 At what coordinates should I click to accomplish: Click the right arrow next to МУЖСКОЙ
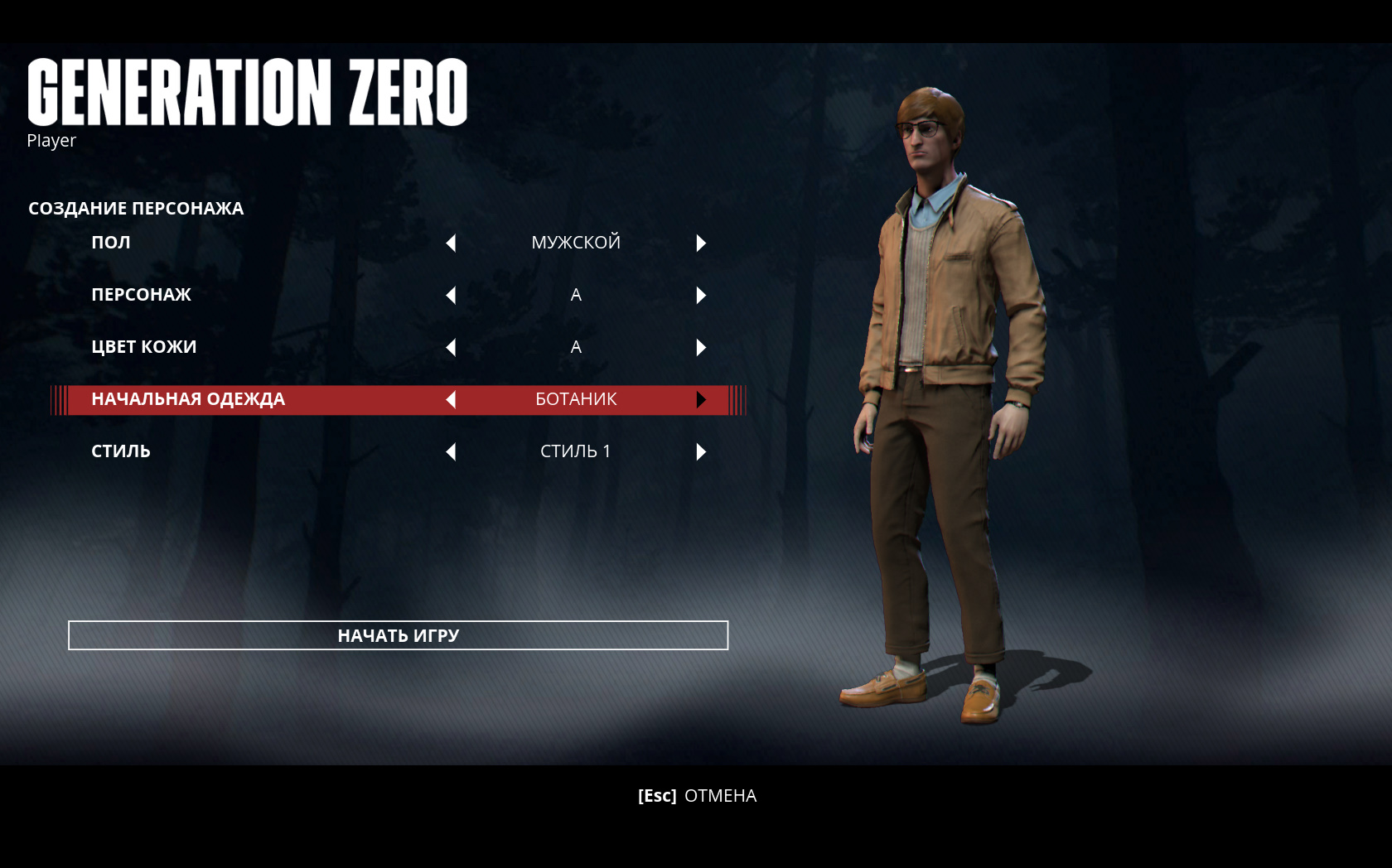tap(701, 243)
